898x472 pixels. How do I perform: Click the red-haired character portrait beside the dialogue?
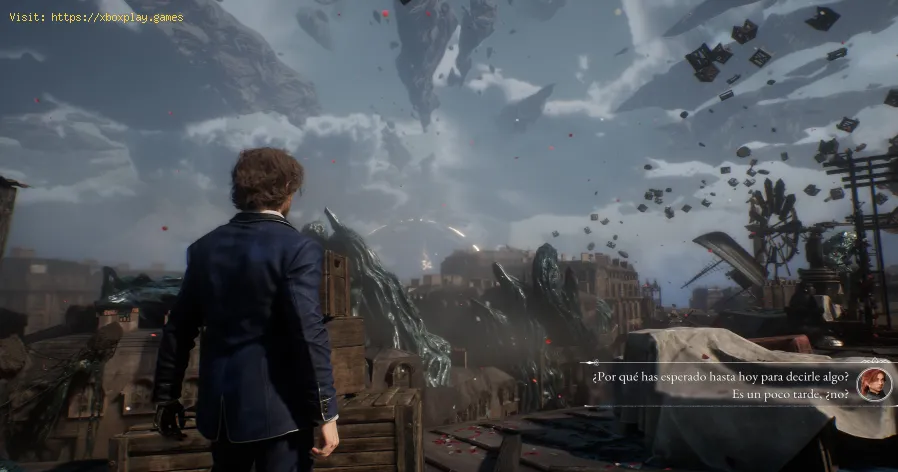click(x=873, y=384)
